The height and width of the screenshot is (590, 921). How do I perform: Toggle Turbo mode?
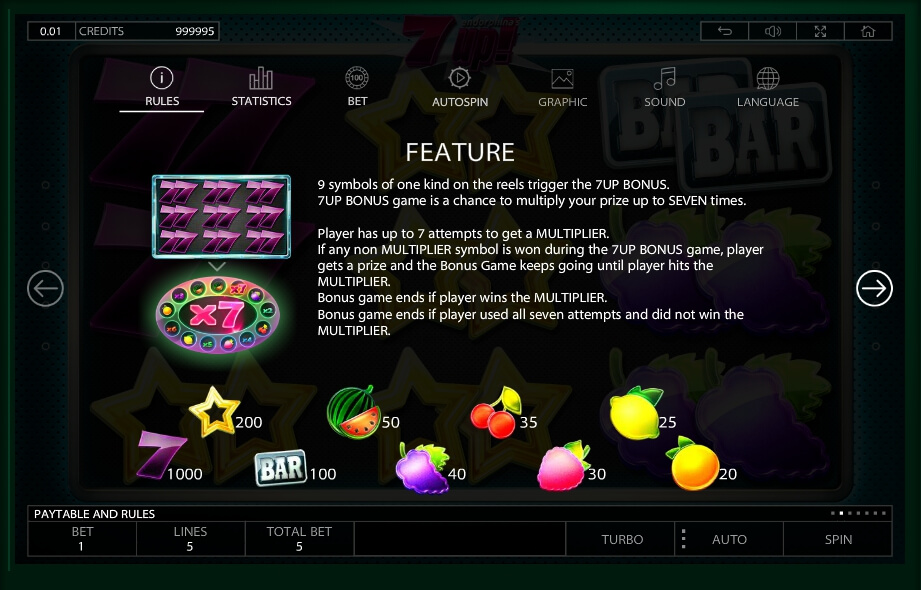pos(622,539)
